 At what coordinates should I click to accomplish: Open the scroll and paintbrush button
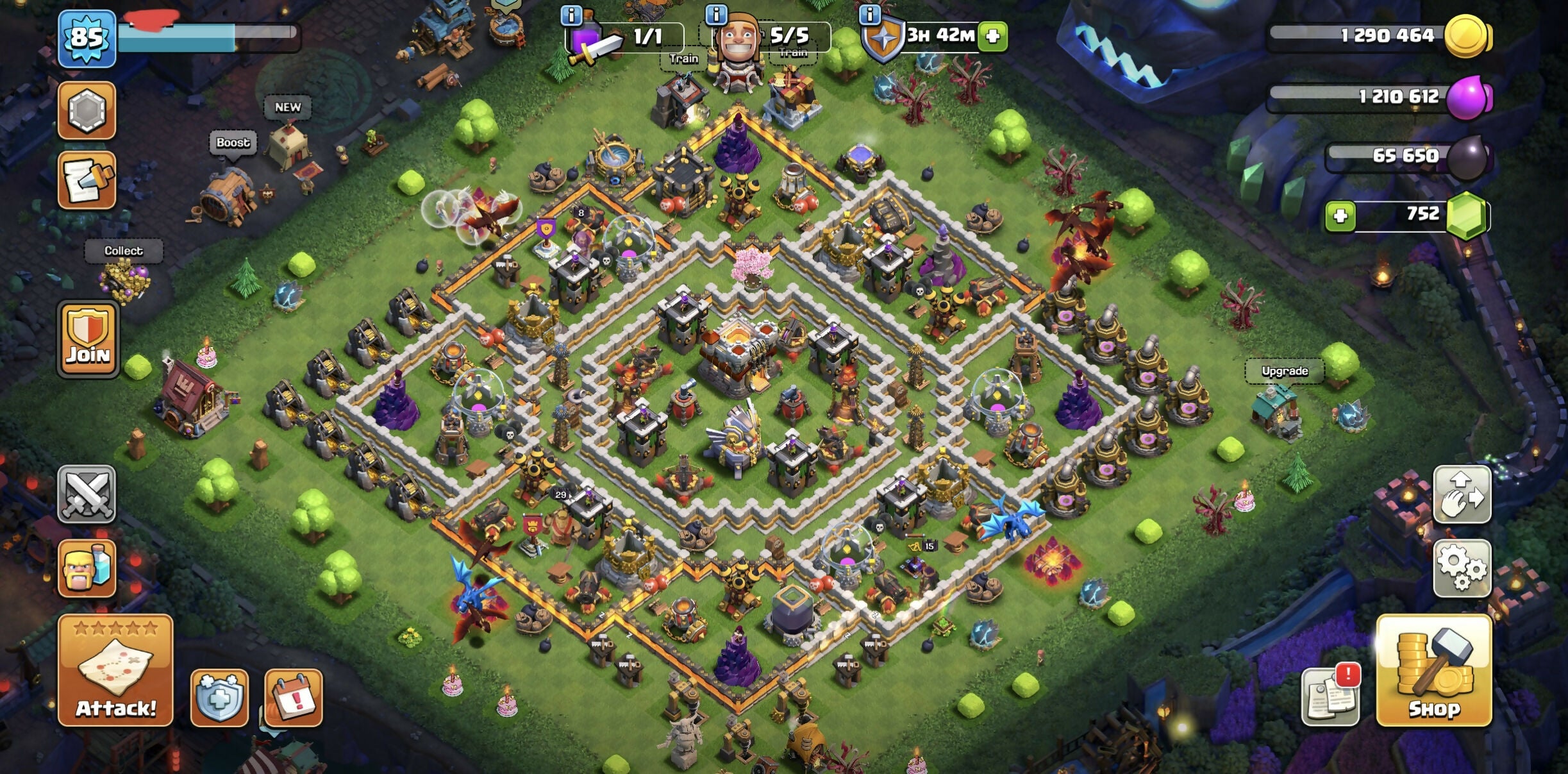(87, 180)
